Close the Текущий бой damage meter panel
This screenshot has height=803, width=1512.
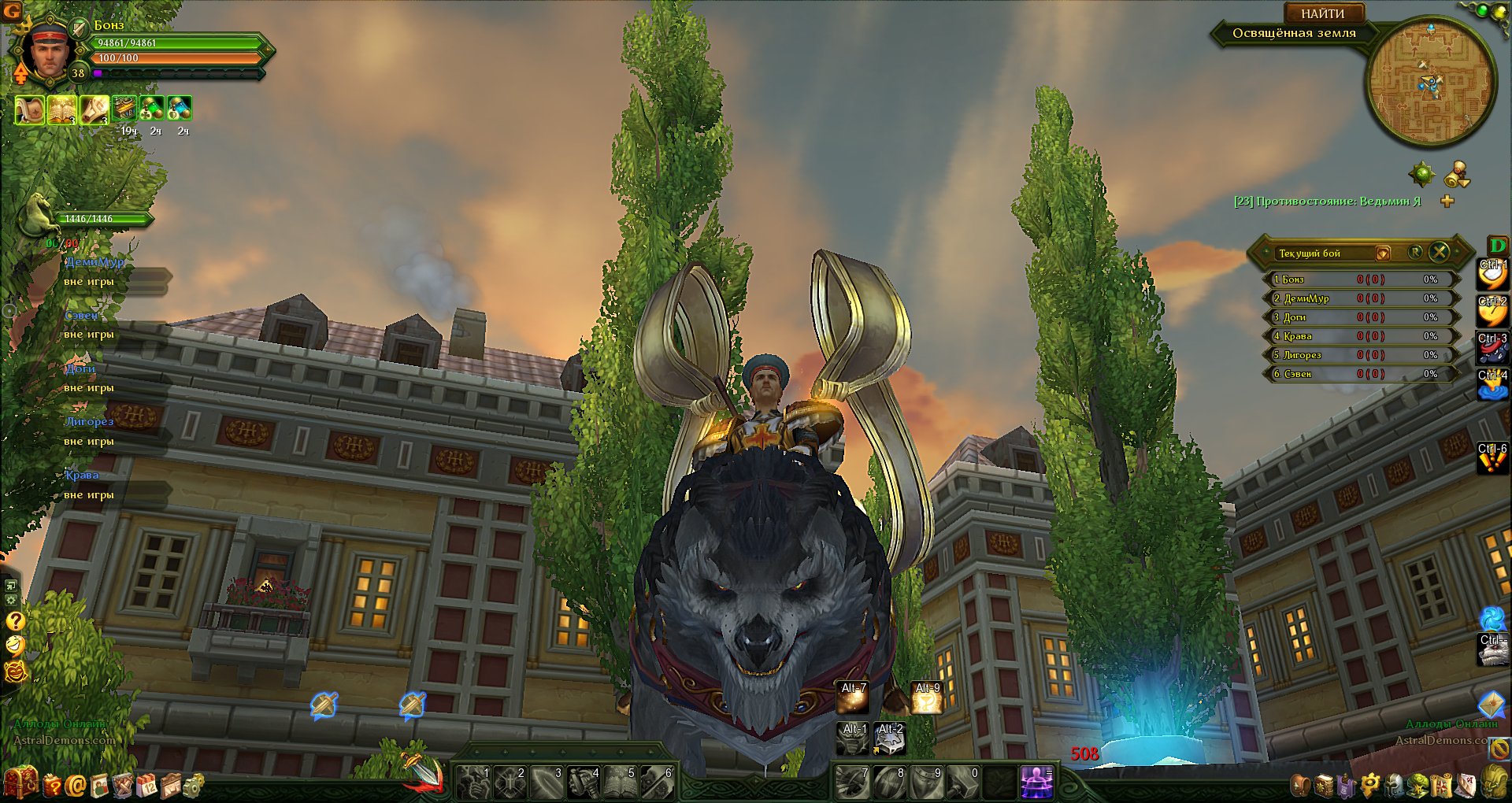(x=1439, y=252)
